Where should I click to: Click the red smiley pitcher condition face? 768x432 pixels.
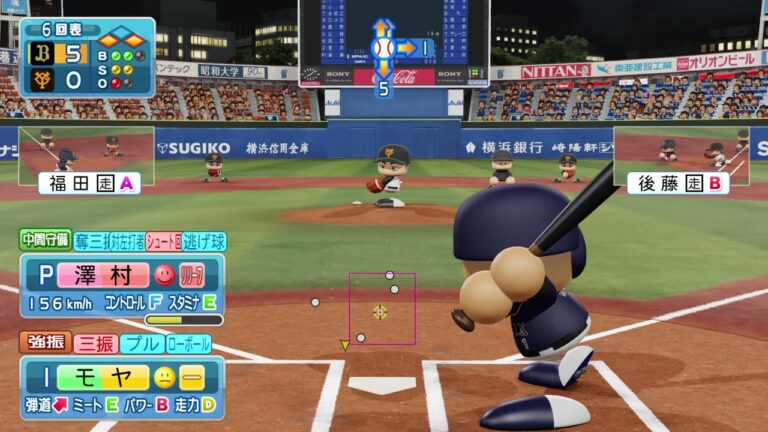[164, 273]
